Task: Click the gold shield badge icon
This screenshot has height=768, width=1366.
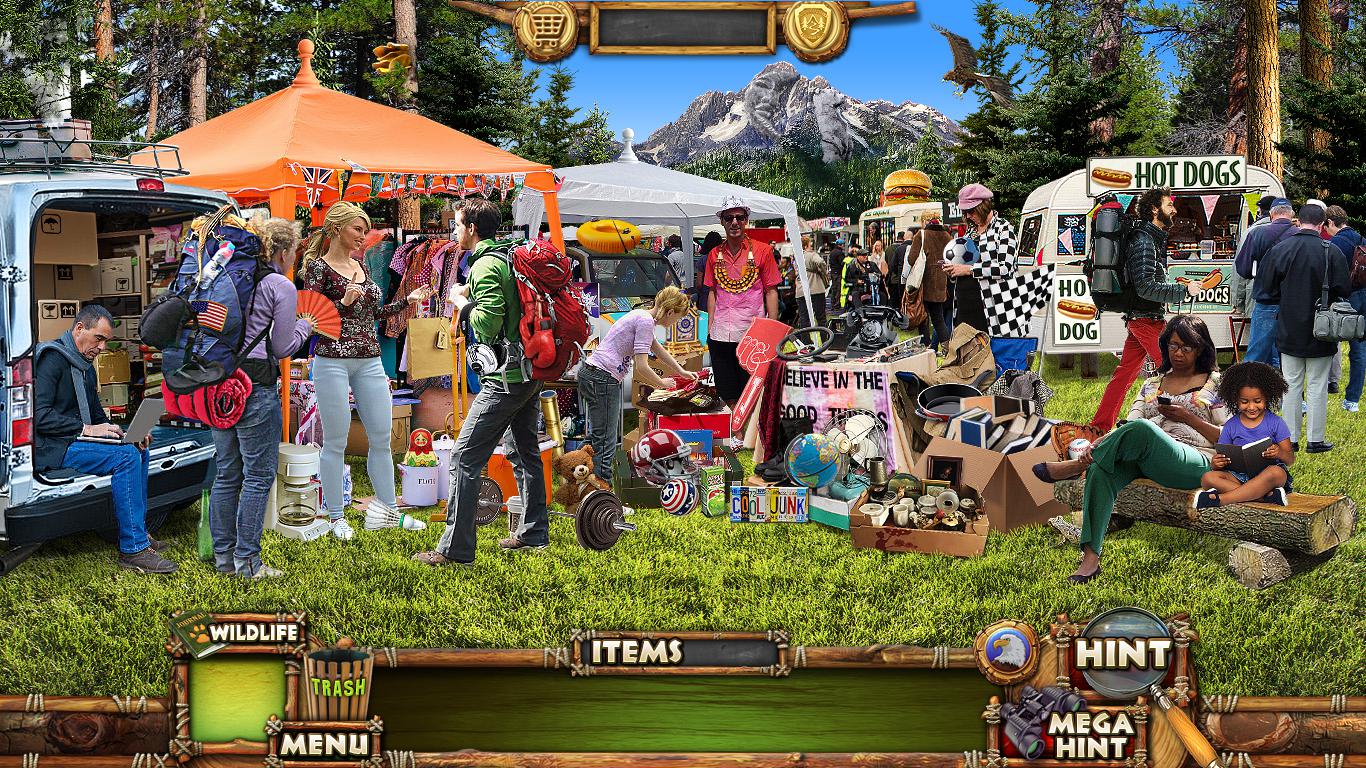Action: click(815, 29)
